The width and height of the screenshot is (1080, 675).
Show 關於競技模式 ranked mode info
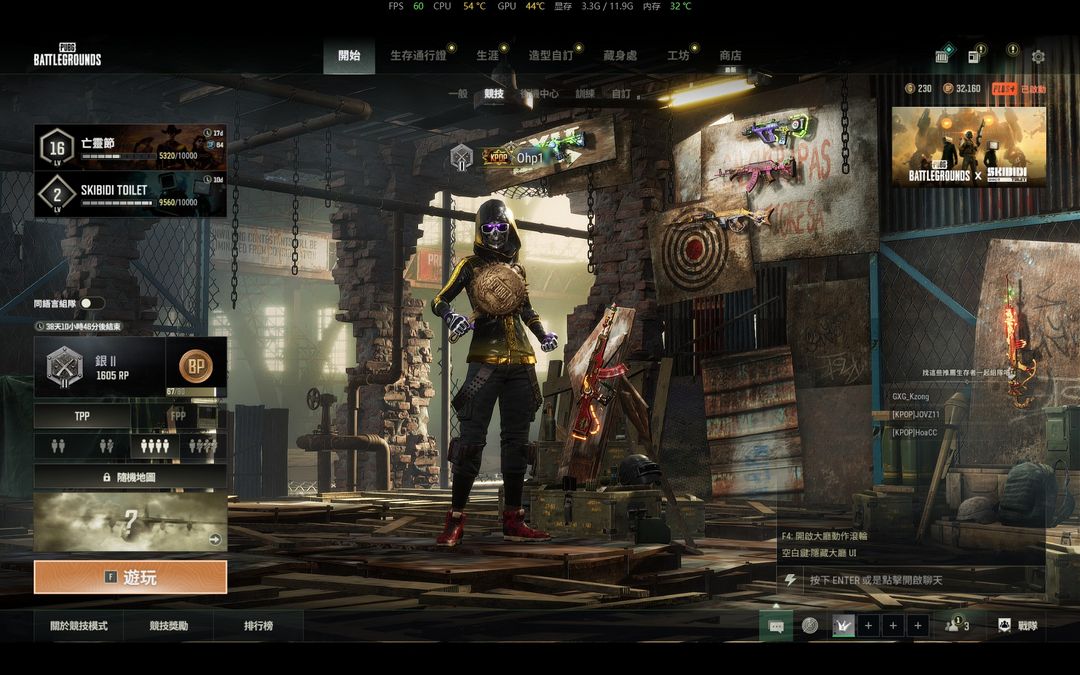tap(79, 626)
